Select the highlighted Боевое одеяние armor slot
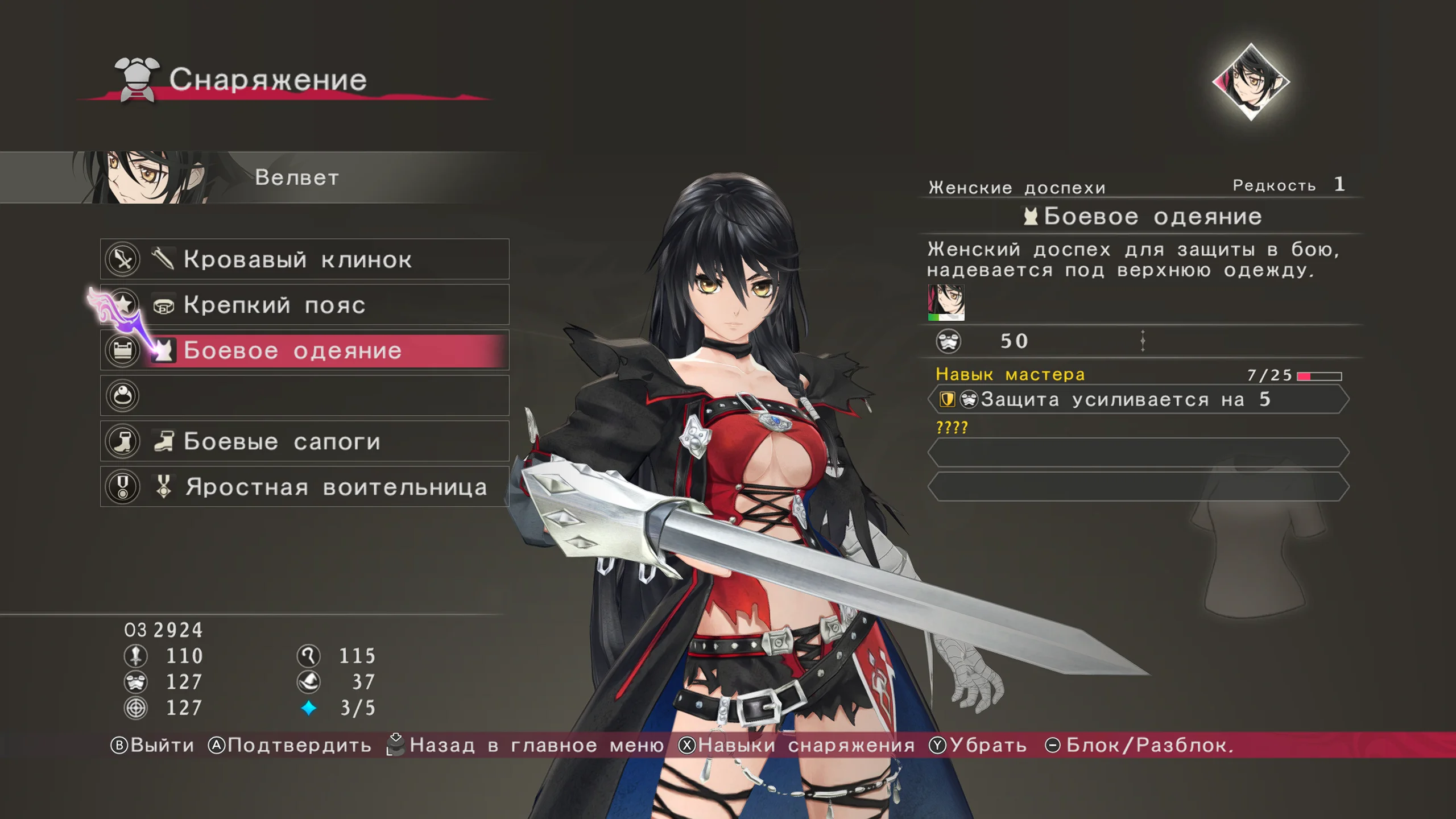Image resolution: width=1456 pixels, height=819 pixels. click(x=305, y=350)
